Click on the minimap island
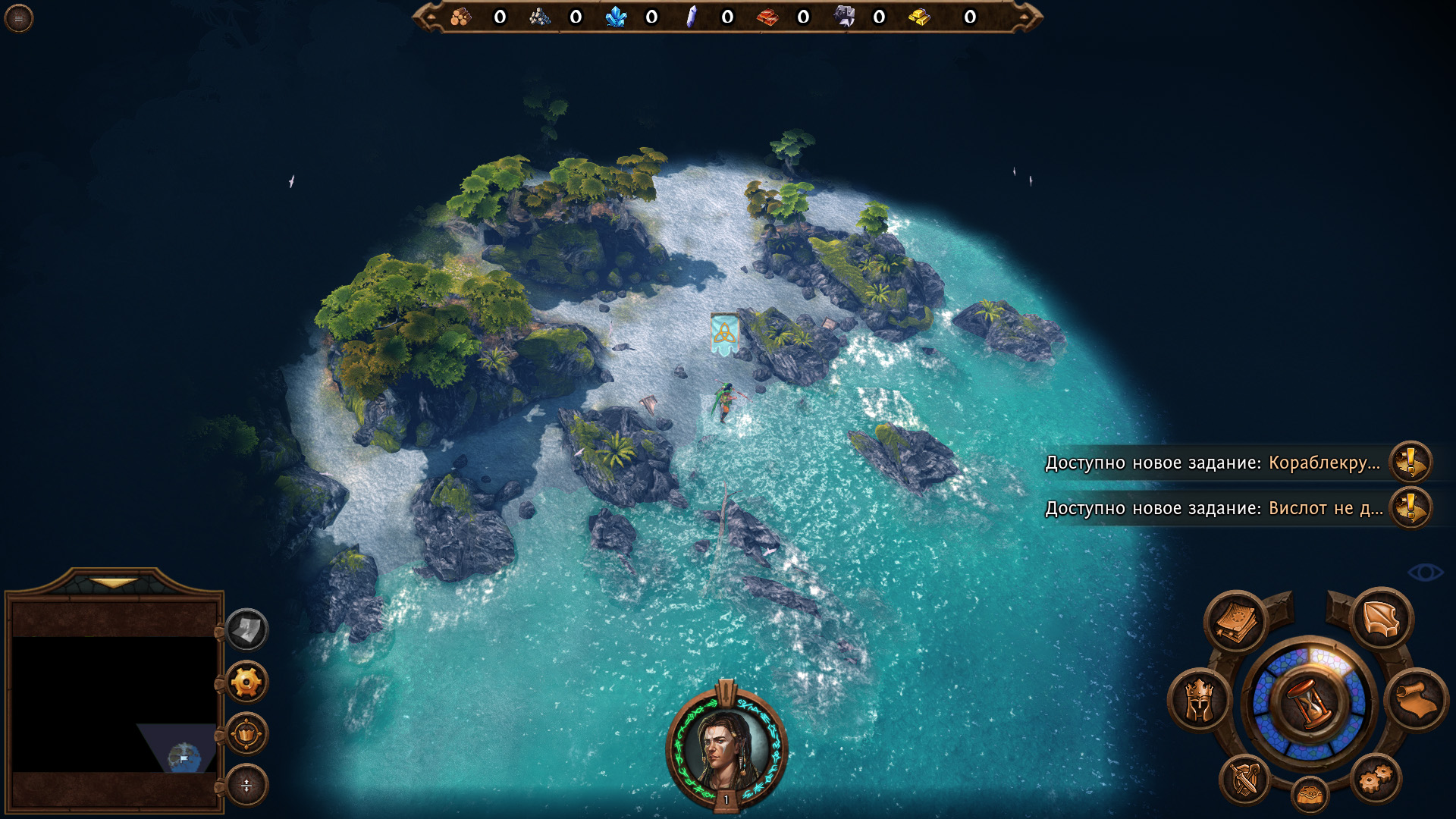This screenshot has width=1456, height=819. [x=184, y=757]
